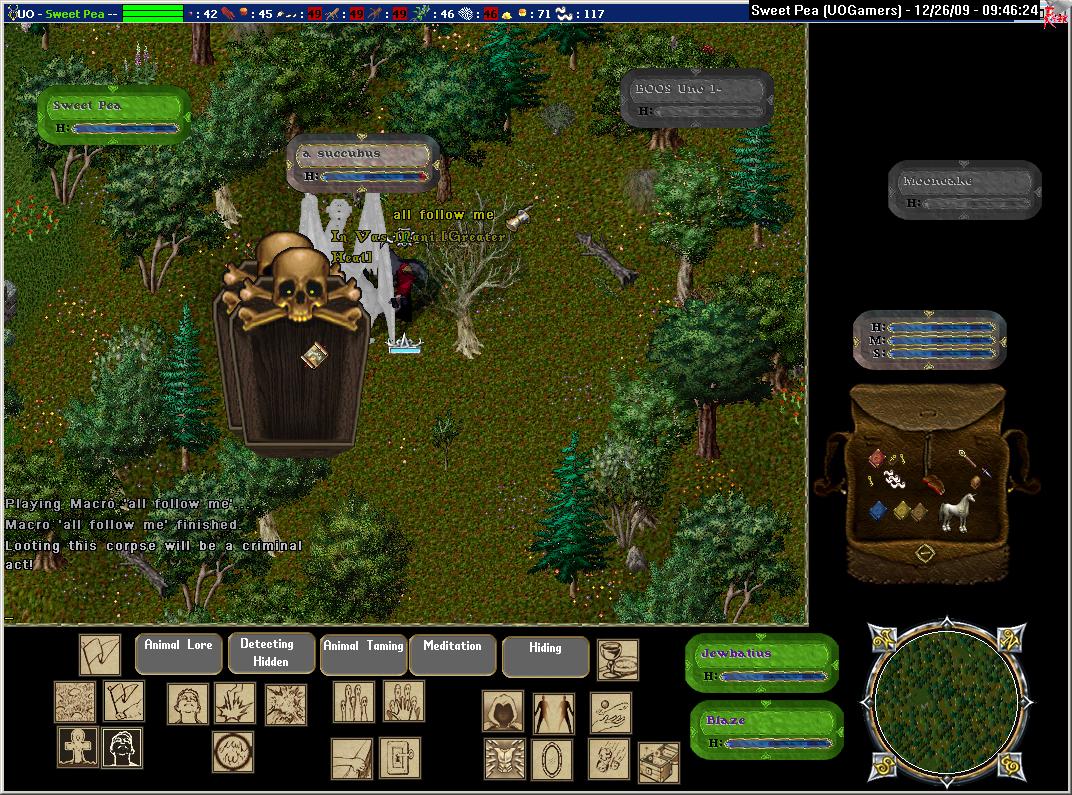The image size is (1072, 795).
Task: Activate the explosion burst spell icon
Action: point(285,704)
